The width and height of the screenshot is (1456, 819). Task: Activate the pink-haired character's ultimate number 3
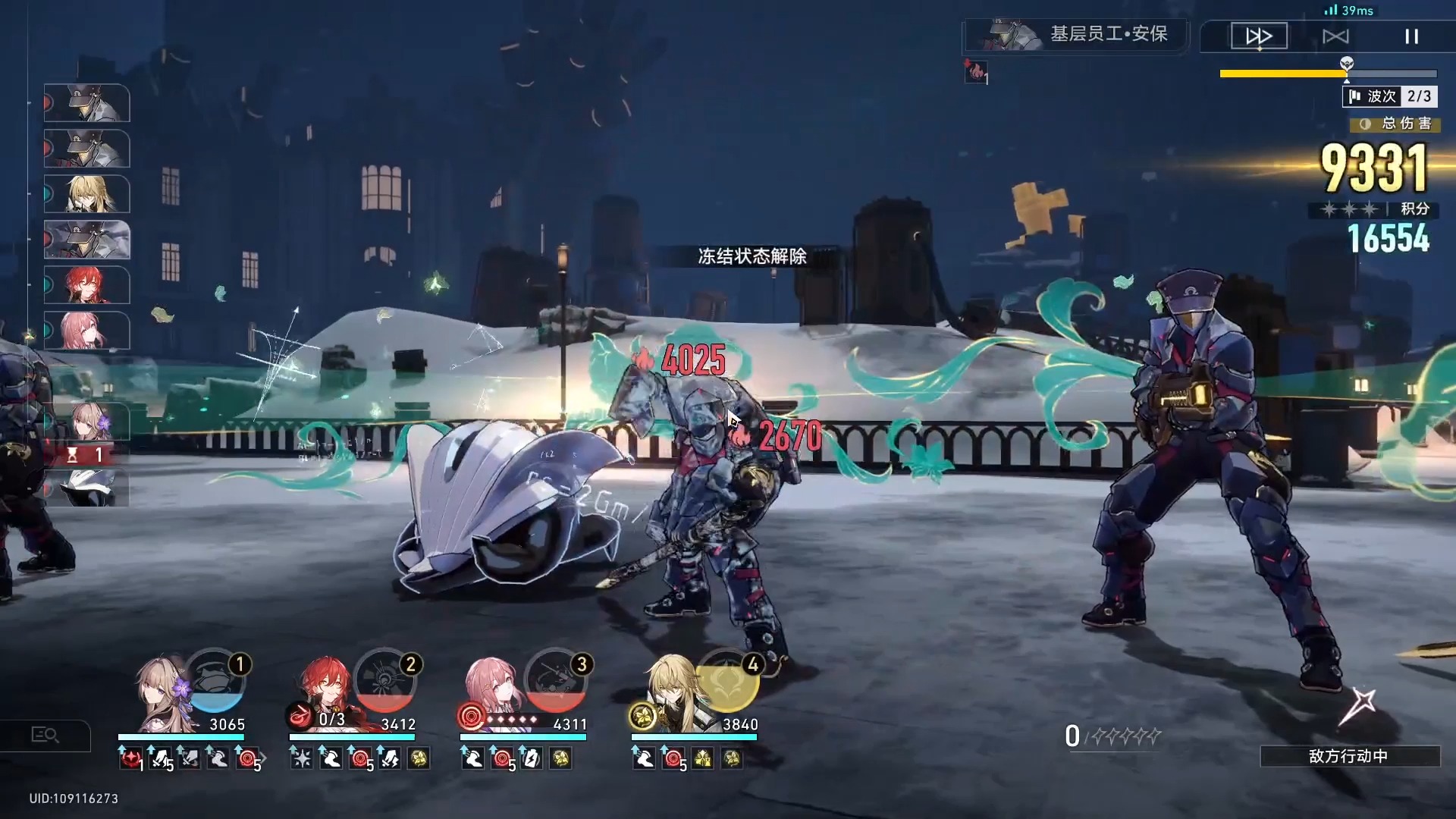tap(557, 681)
